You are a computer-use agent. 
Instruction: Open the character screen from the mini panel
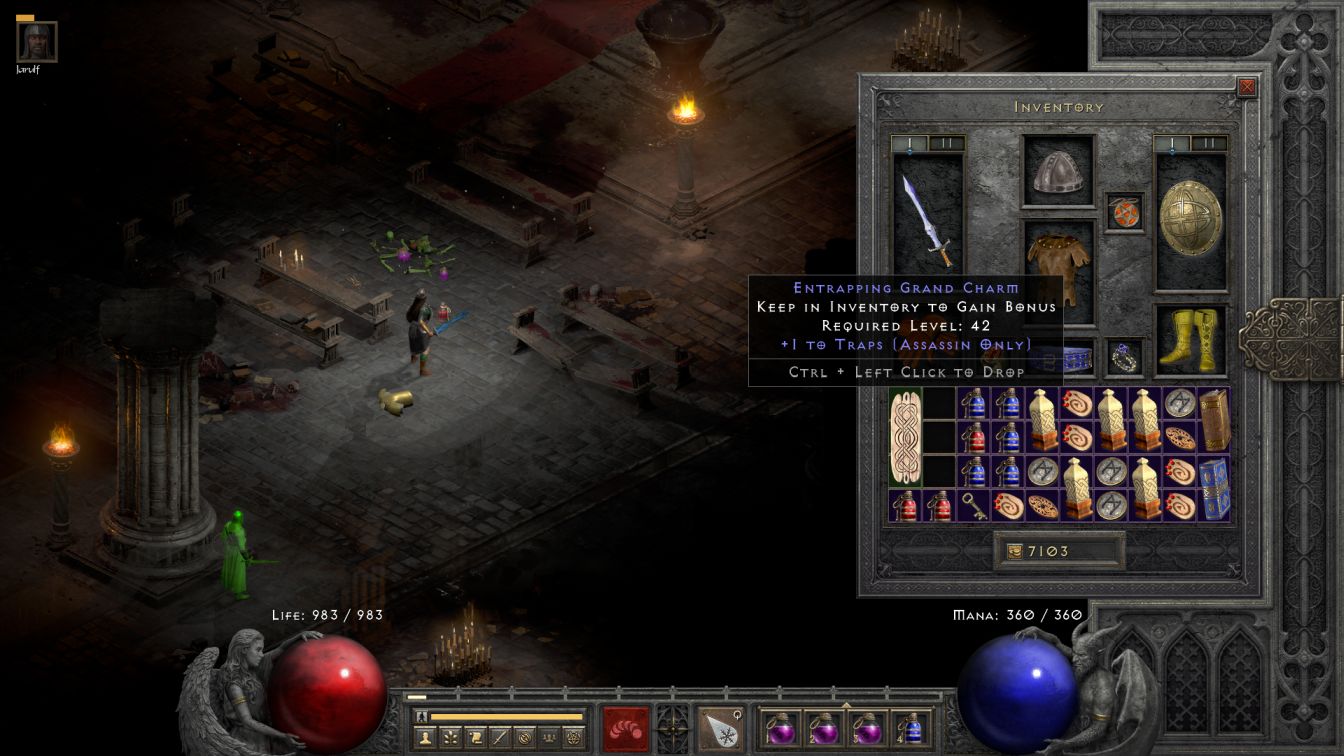click(424, 737)
